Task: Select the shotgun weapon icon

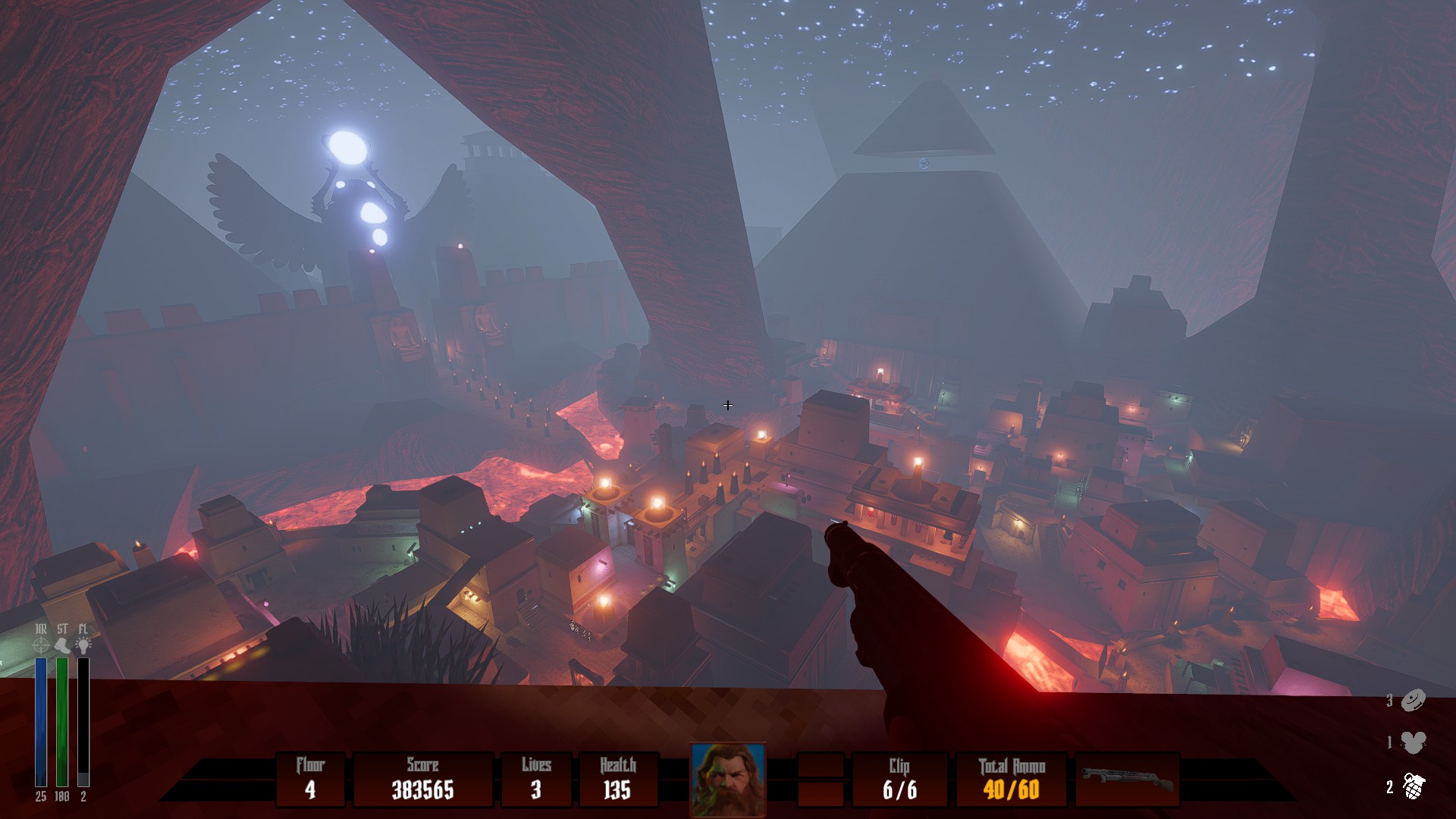Action: click(1128, 779)
